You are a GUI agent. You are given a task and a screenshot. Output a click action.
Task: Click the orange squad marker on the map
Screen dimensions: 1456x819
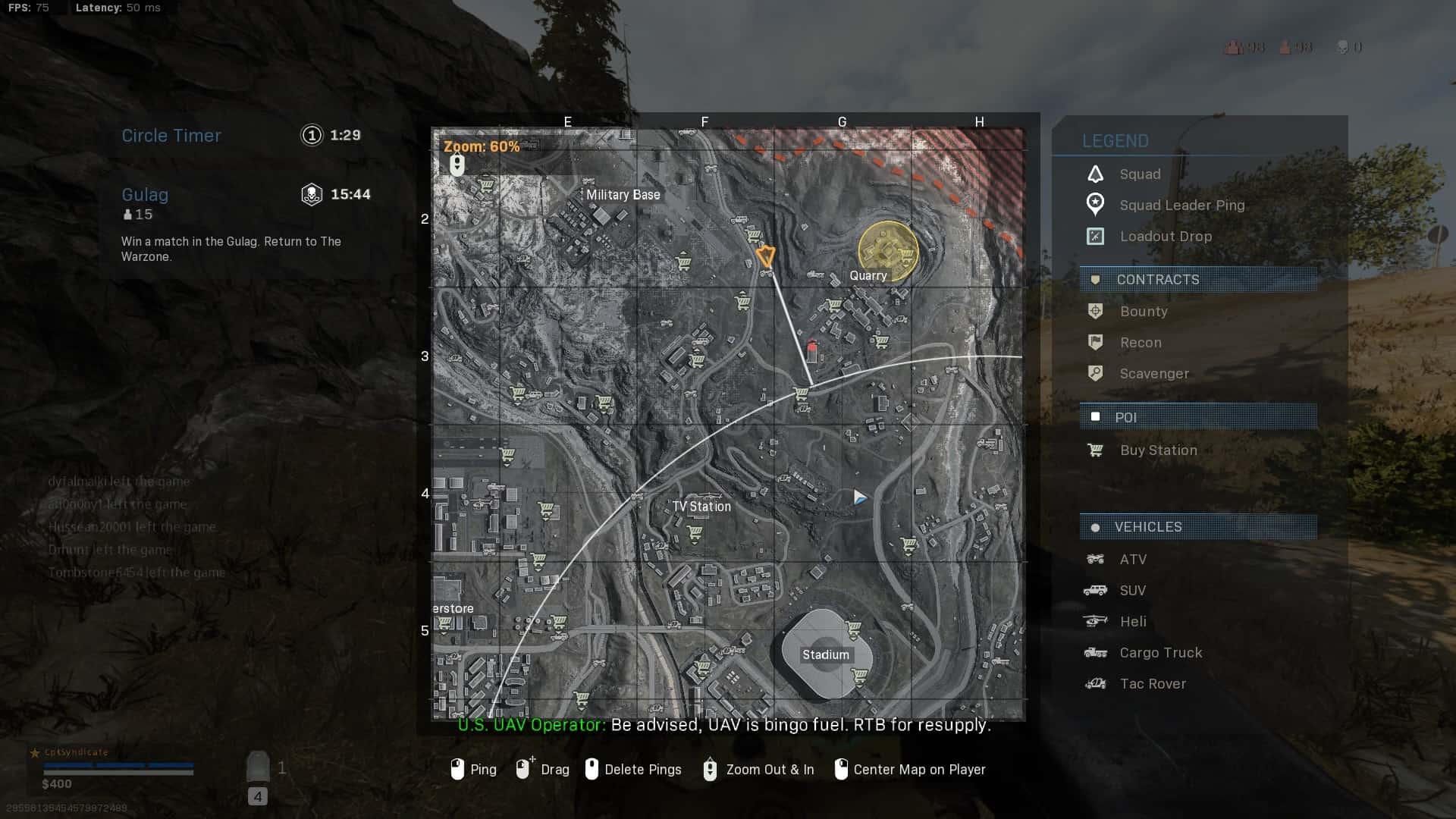tap(765, 256)
